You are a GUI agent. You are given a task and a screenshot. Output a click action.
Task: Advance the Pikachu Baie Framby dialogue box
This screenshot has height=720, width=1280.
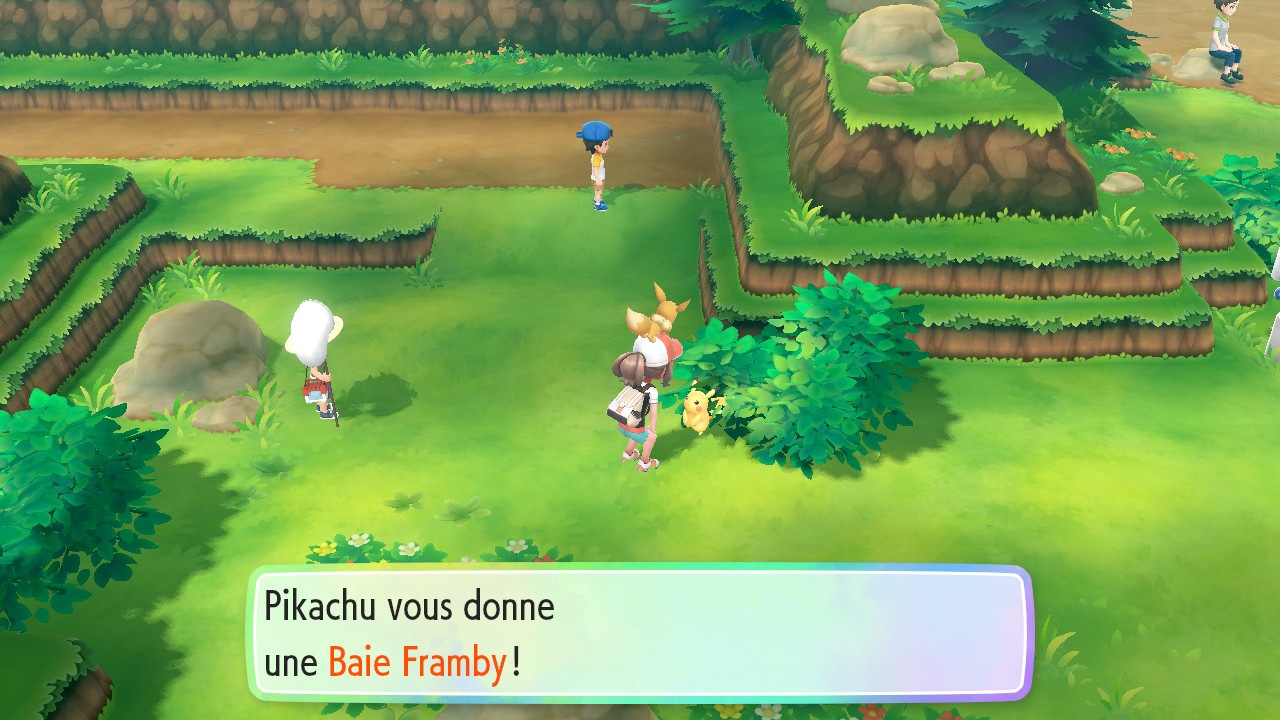(639, 633)
